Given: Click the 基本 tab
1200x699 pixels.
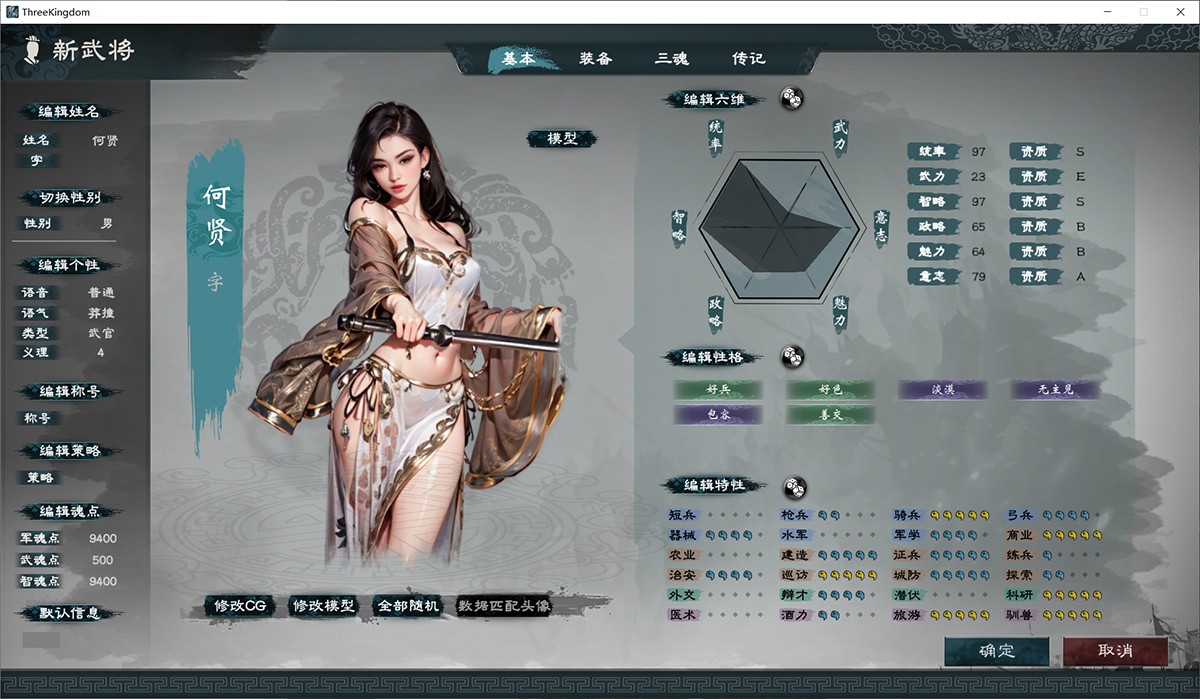Looking at the screenshot, I should [518, 59].
